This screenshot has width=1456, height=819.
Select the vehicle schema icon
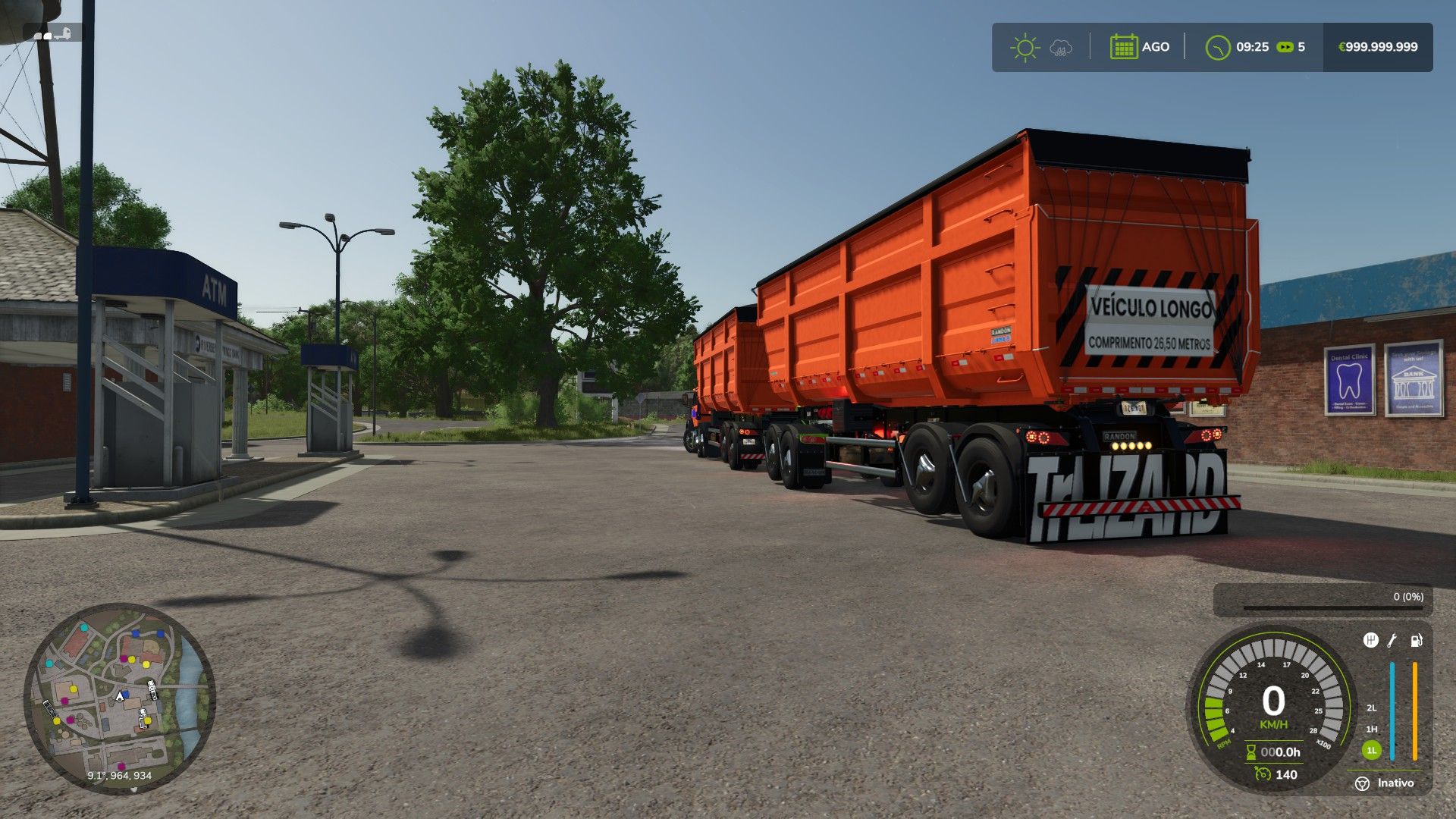[53, 34]
